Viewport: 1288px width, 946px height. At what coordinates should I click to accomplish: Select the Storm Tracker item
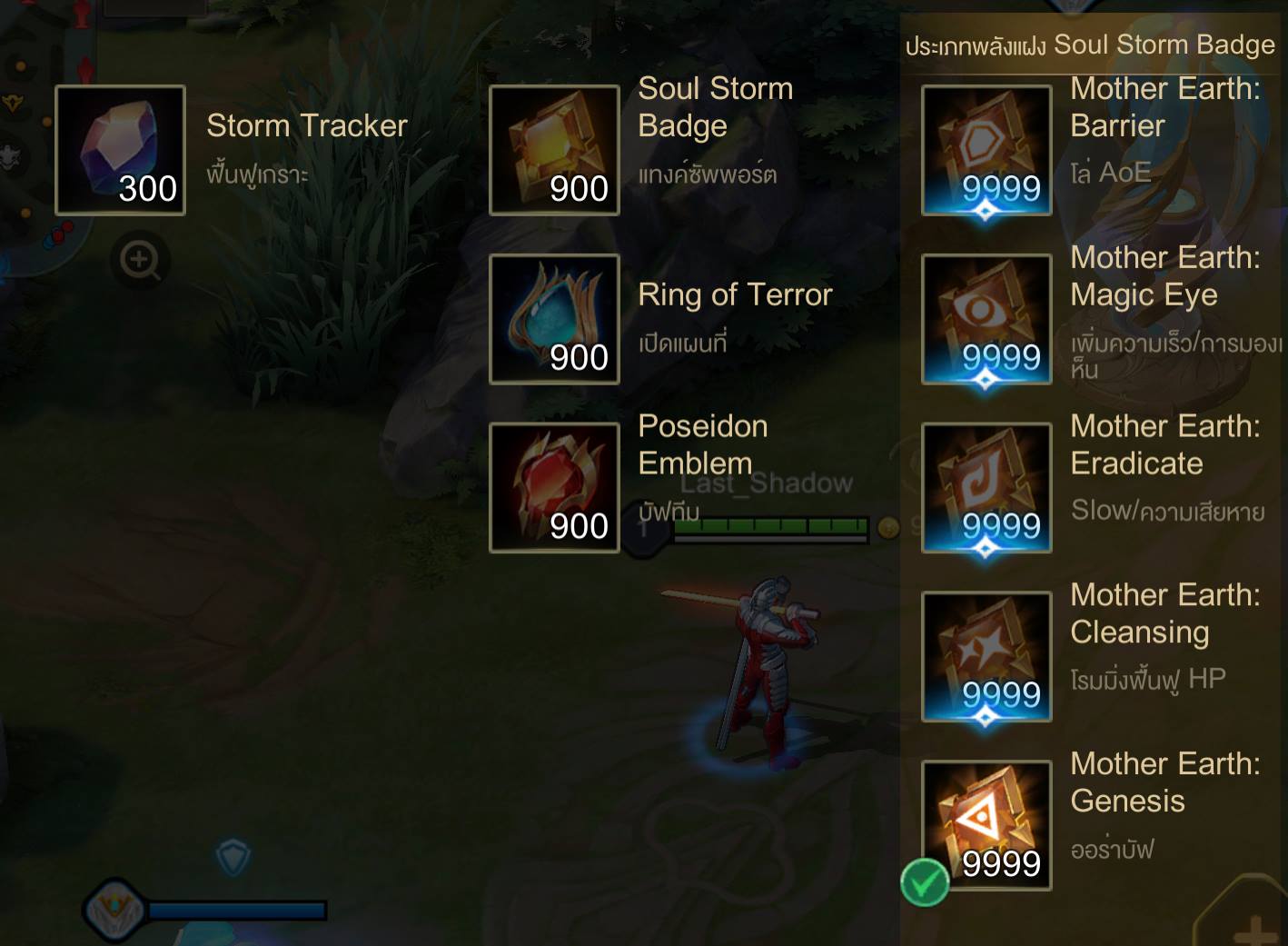point(120,150)
